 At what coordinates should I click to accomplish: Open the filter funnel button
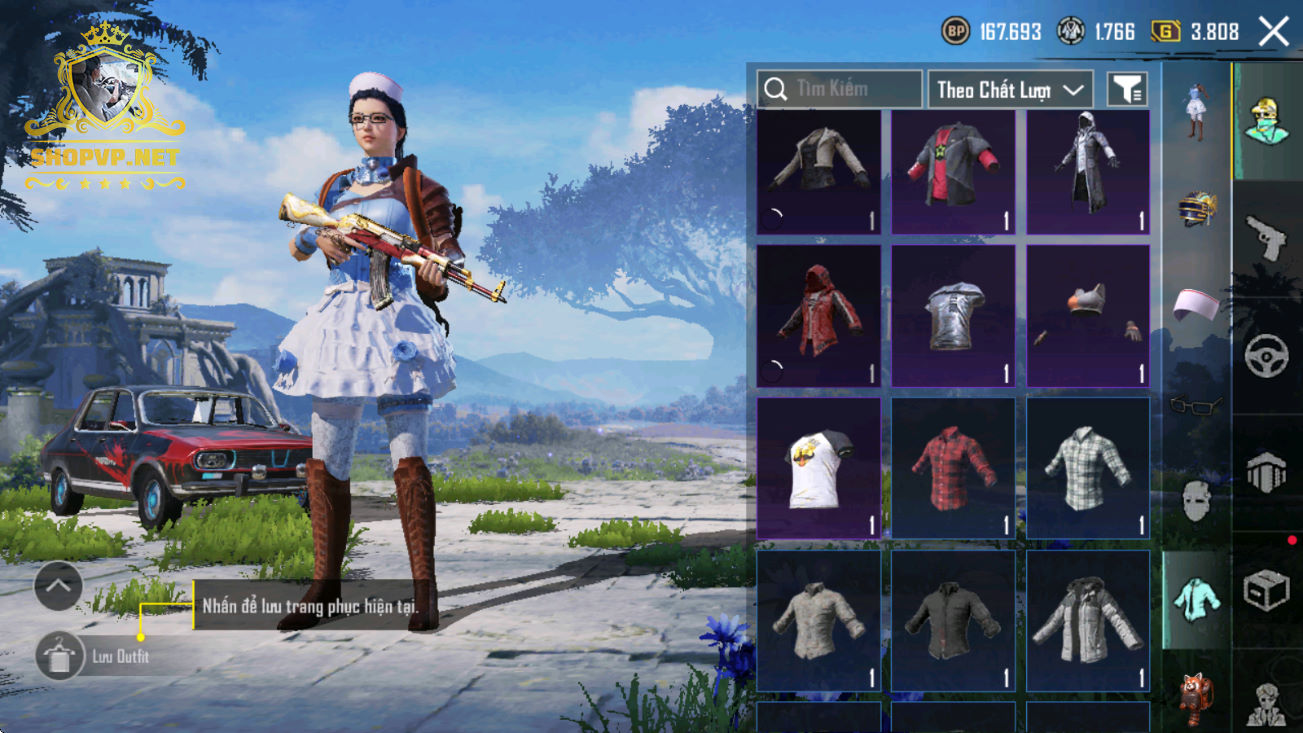tap(1127, 89)
